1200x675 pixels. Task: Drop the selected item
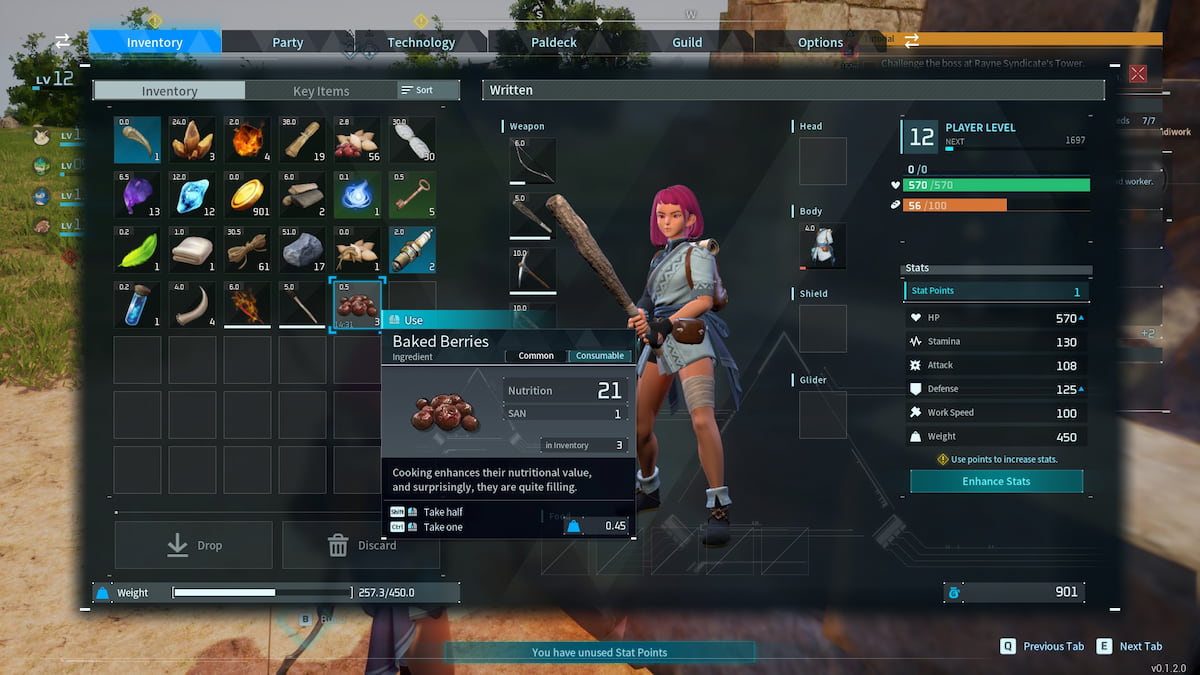[x=194, y=545]
